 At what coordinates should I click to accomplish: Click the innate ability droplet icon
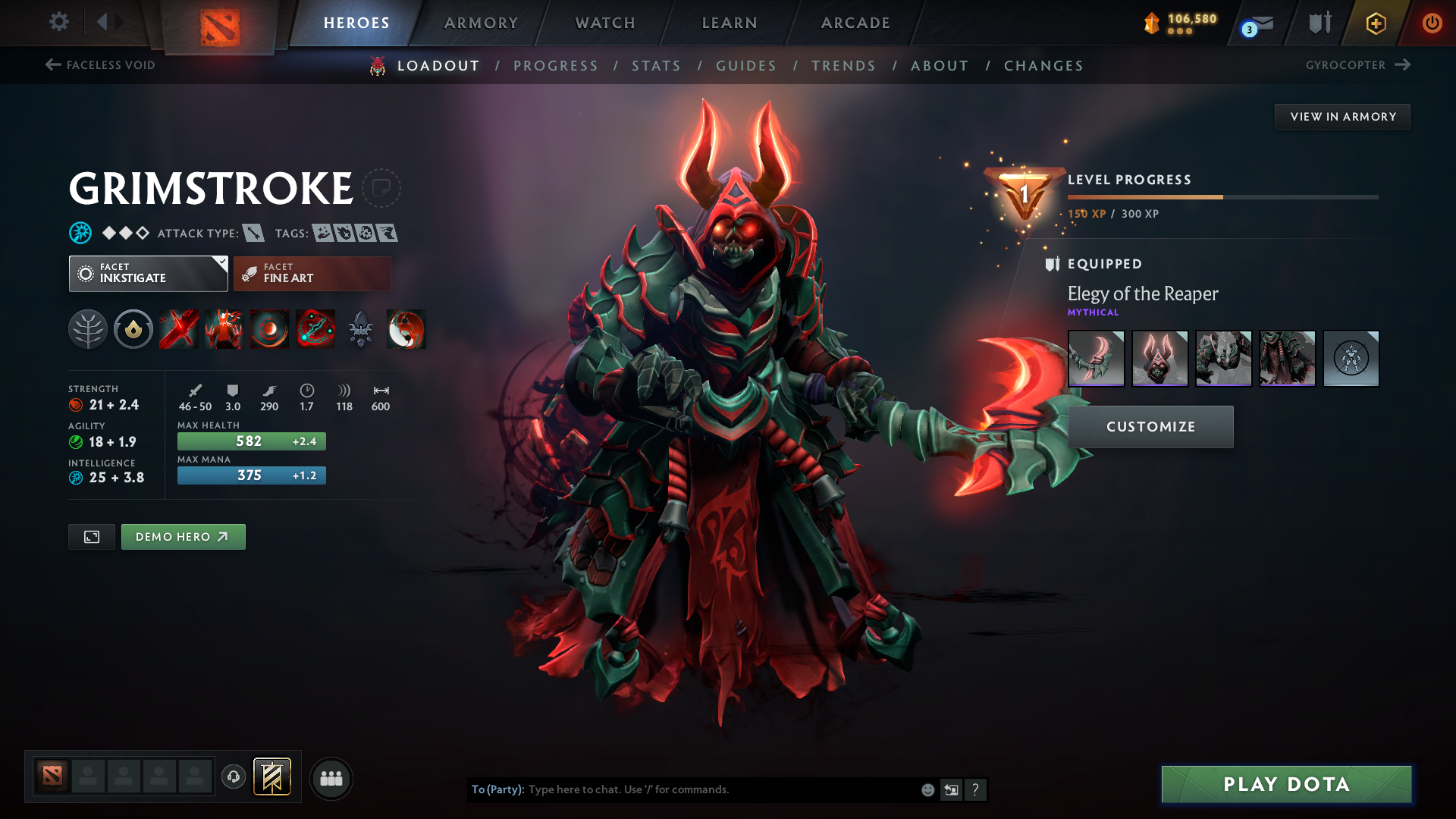(133, 329)
